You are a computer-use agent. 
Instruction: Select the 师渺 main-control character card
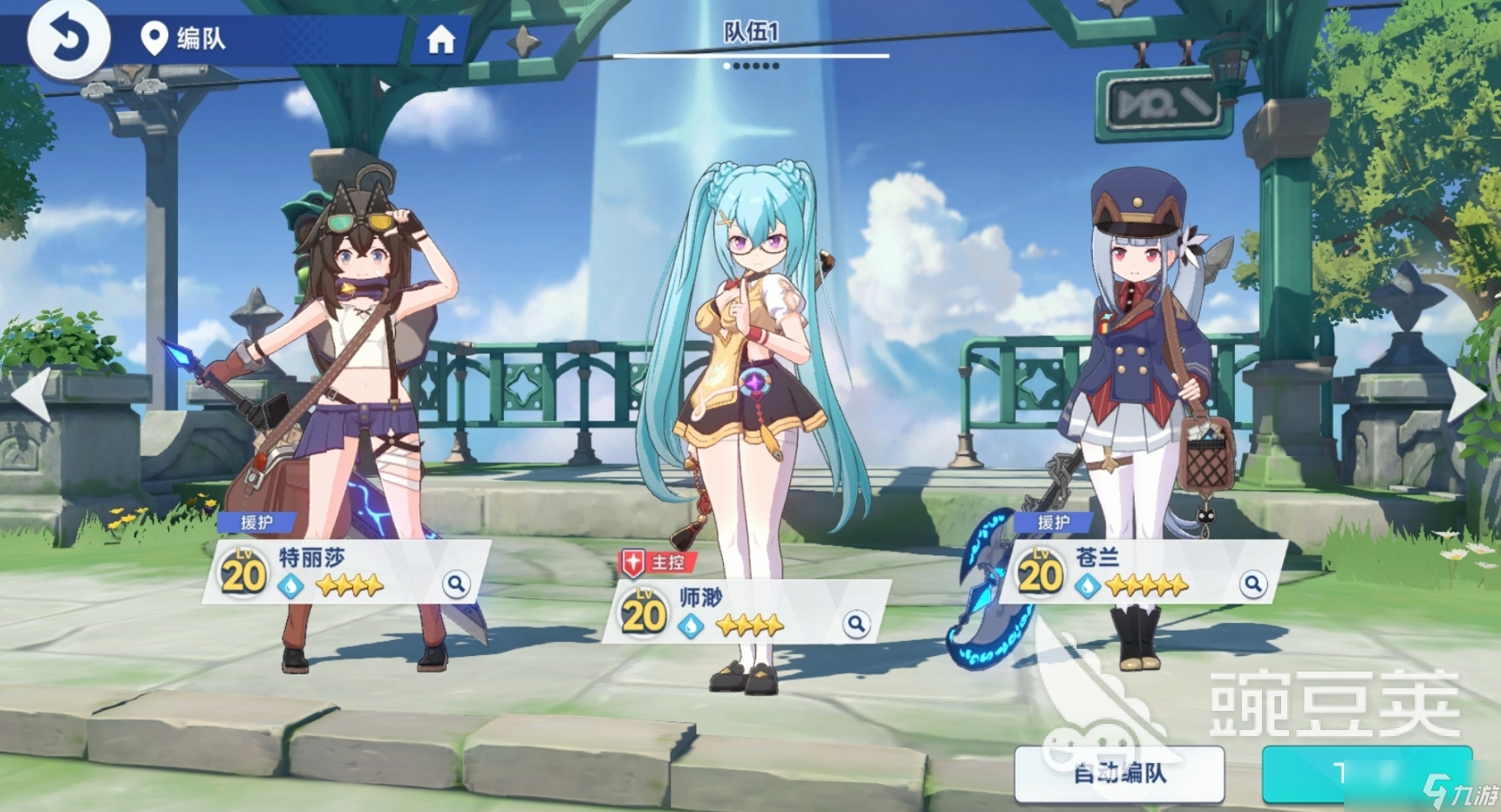pos(746,612)
